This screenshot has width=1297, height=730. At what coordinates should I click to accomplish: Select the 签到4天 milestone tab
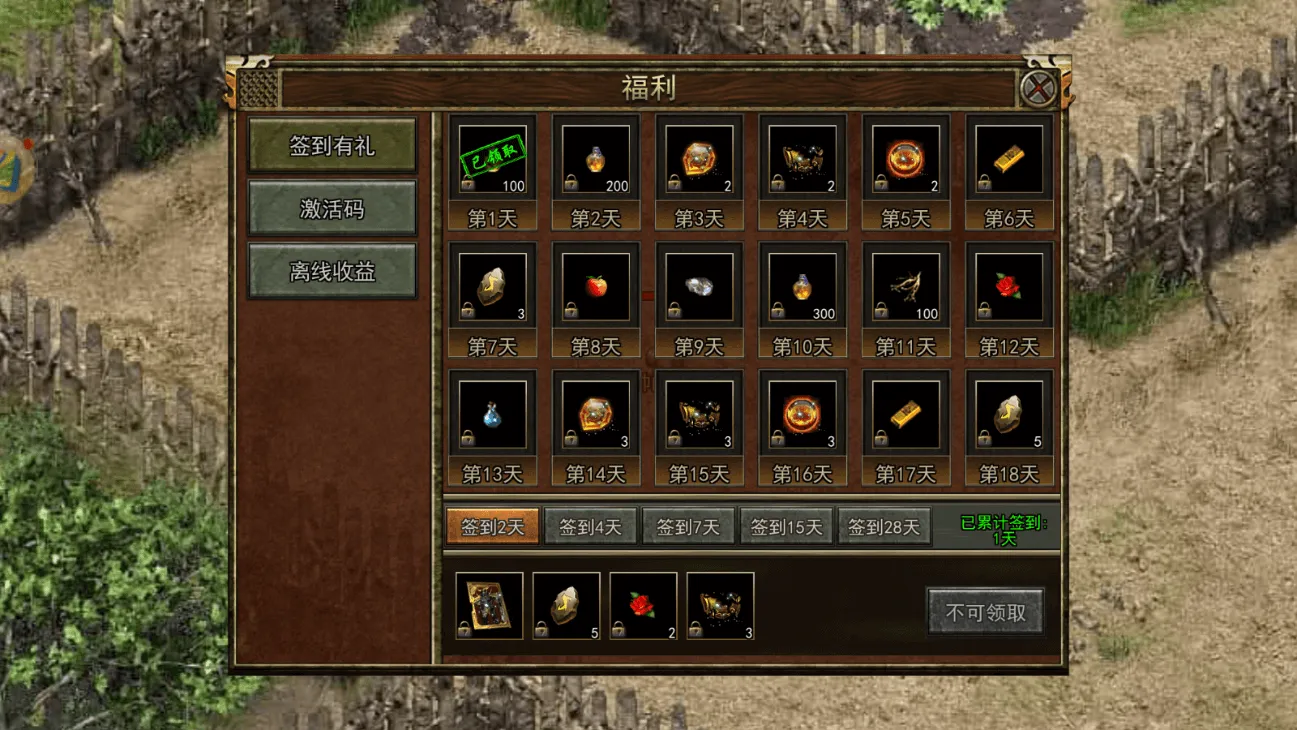(590, 526)
